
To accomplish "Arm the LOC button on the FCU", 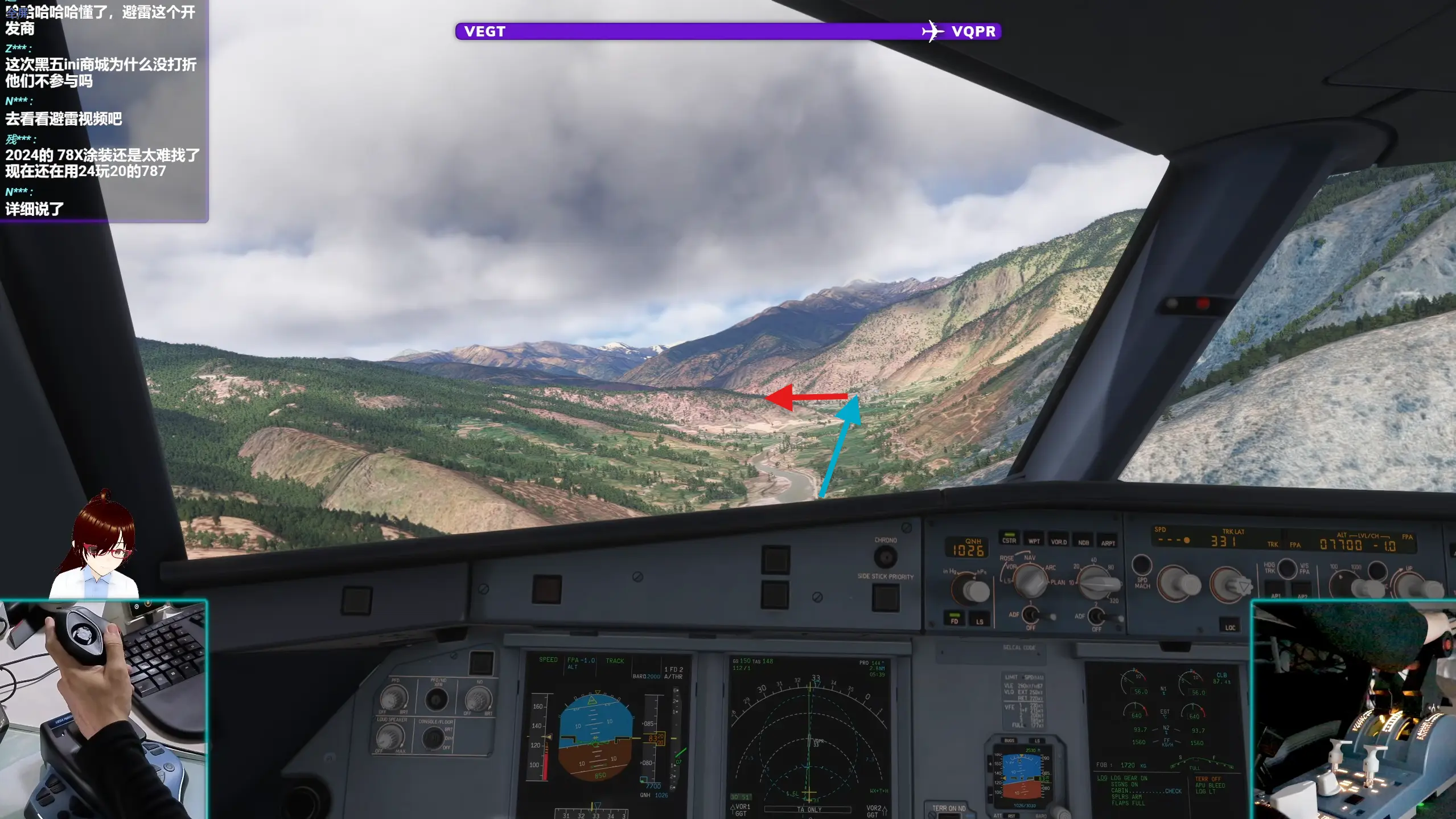I will pyautogui.click(x=1230, y=626).
